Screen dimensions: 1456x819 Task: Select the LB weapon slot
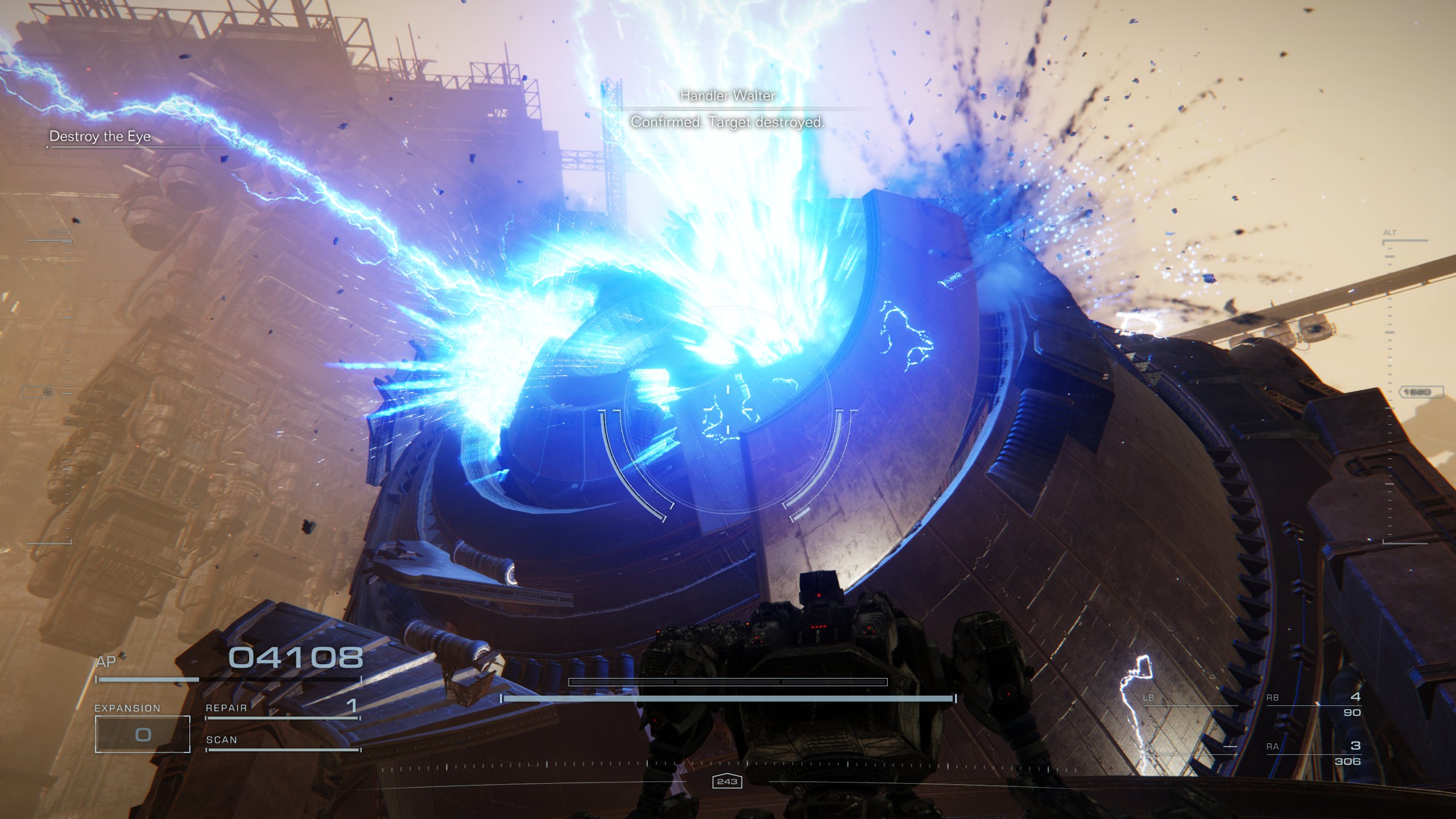coord(1190,699)
